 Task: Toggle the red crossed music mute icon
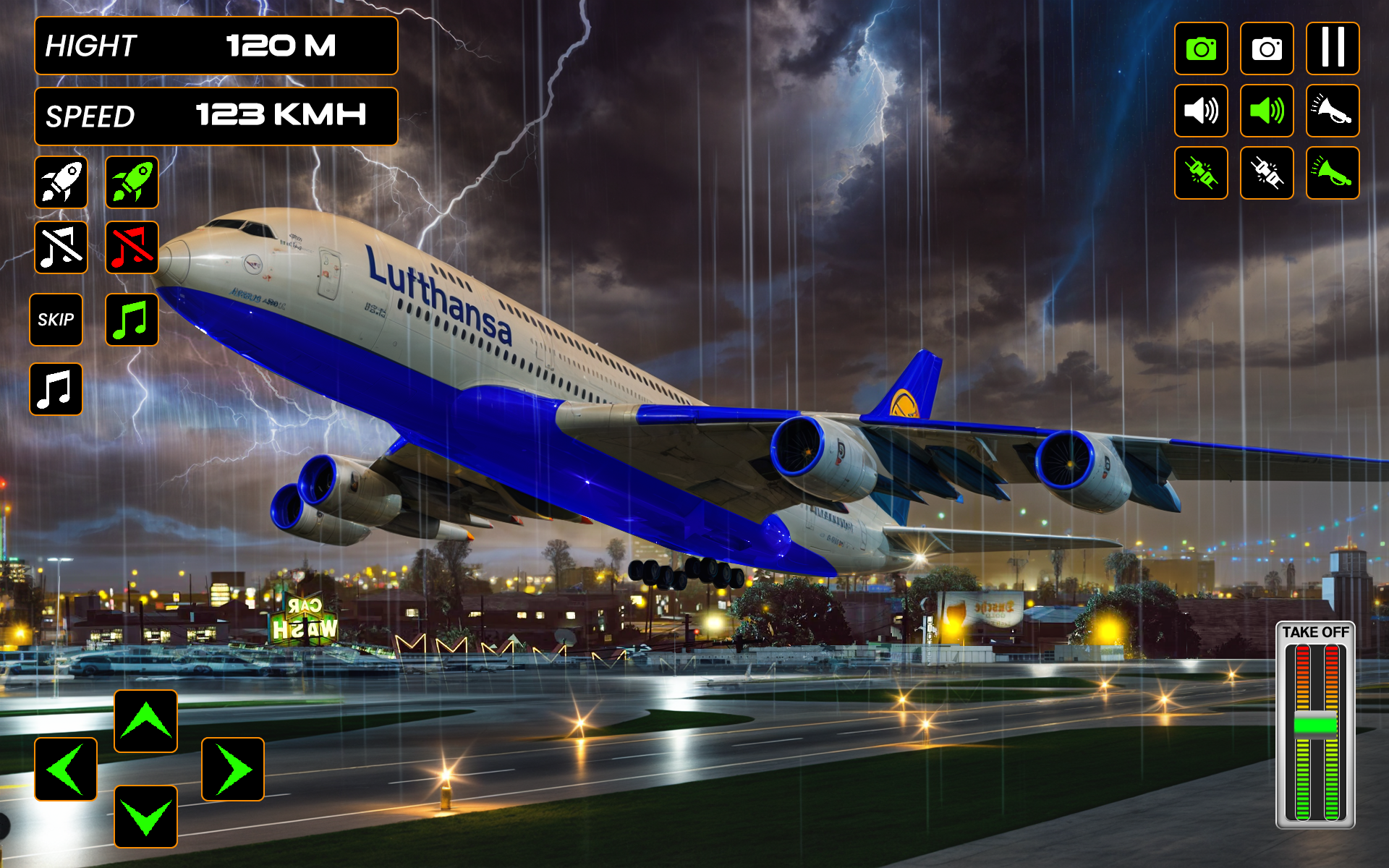tap(132, 246)
